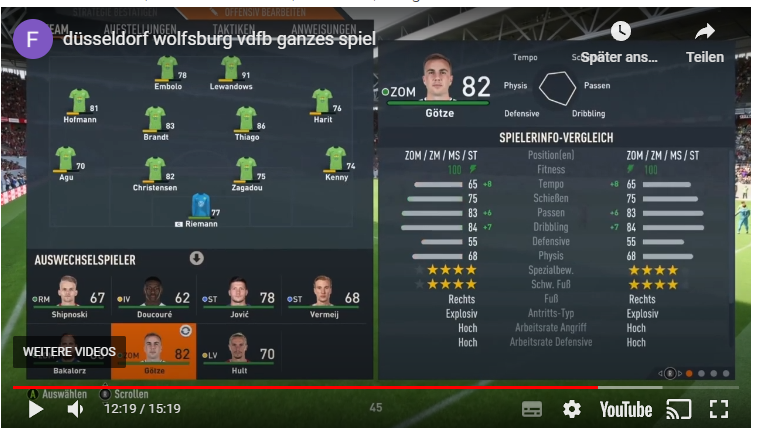This screenshot has height=436, width=772.
Task: Select Harit on the right wing
Action: click(322, 104)
